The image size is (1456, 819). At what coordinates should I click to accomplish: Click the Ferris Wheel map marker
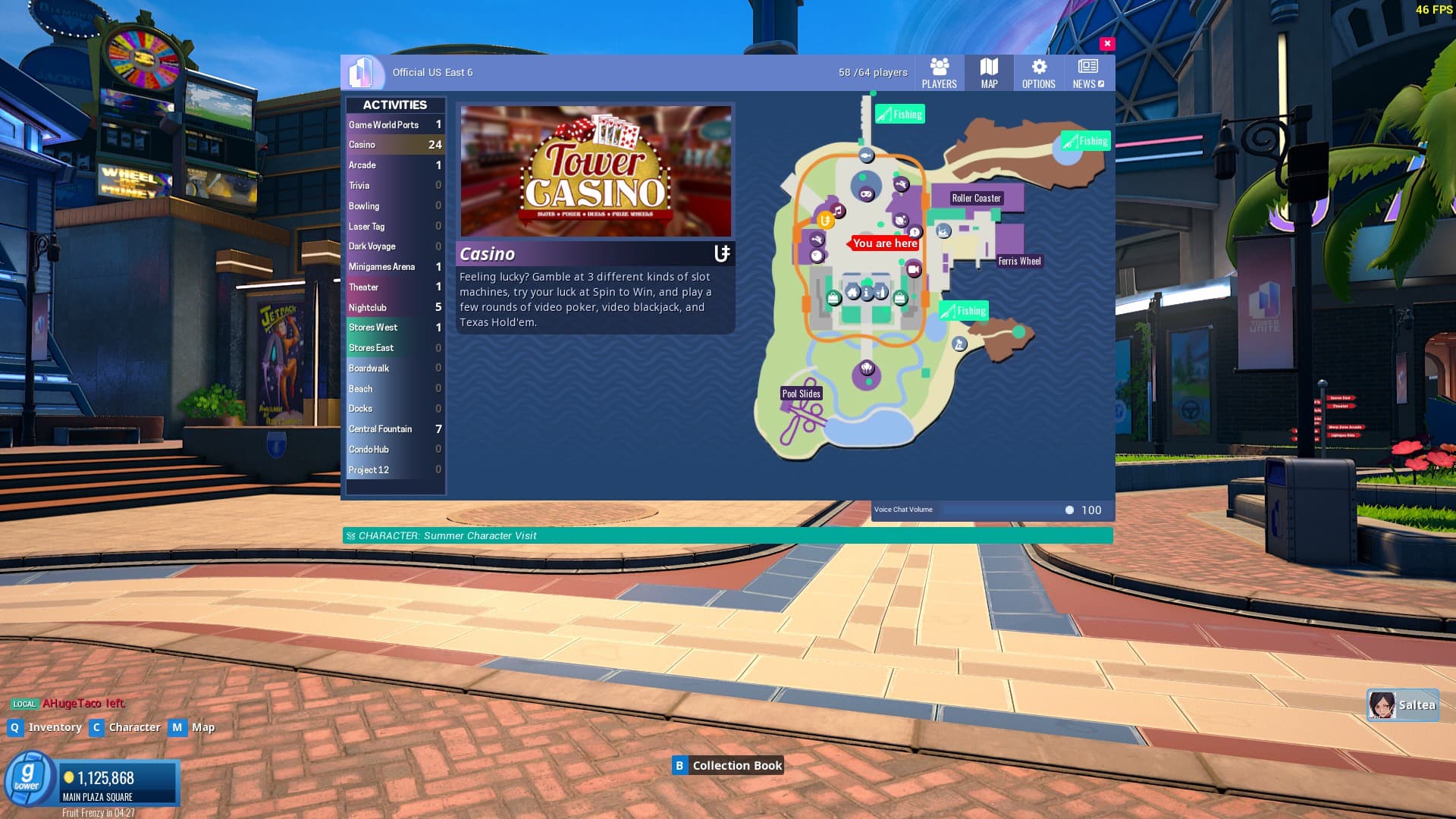click(x=1019, y=262)
